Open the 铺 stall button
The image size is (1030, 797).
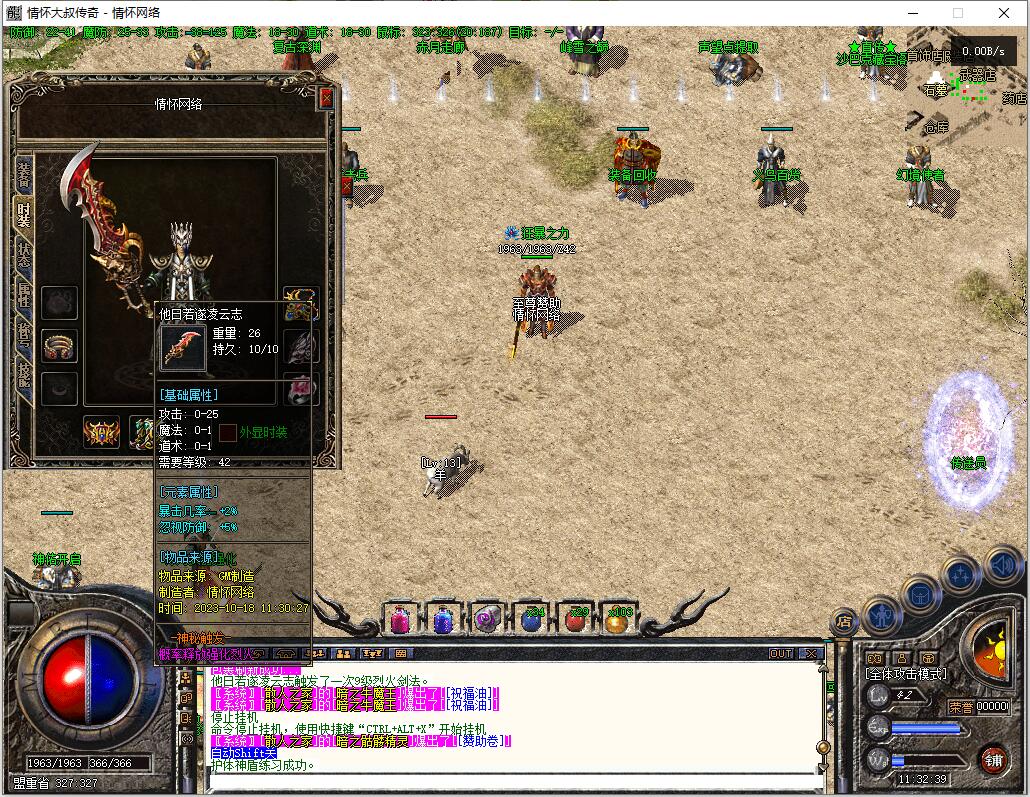coord(992,759)
